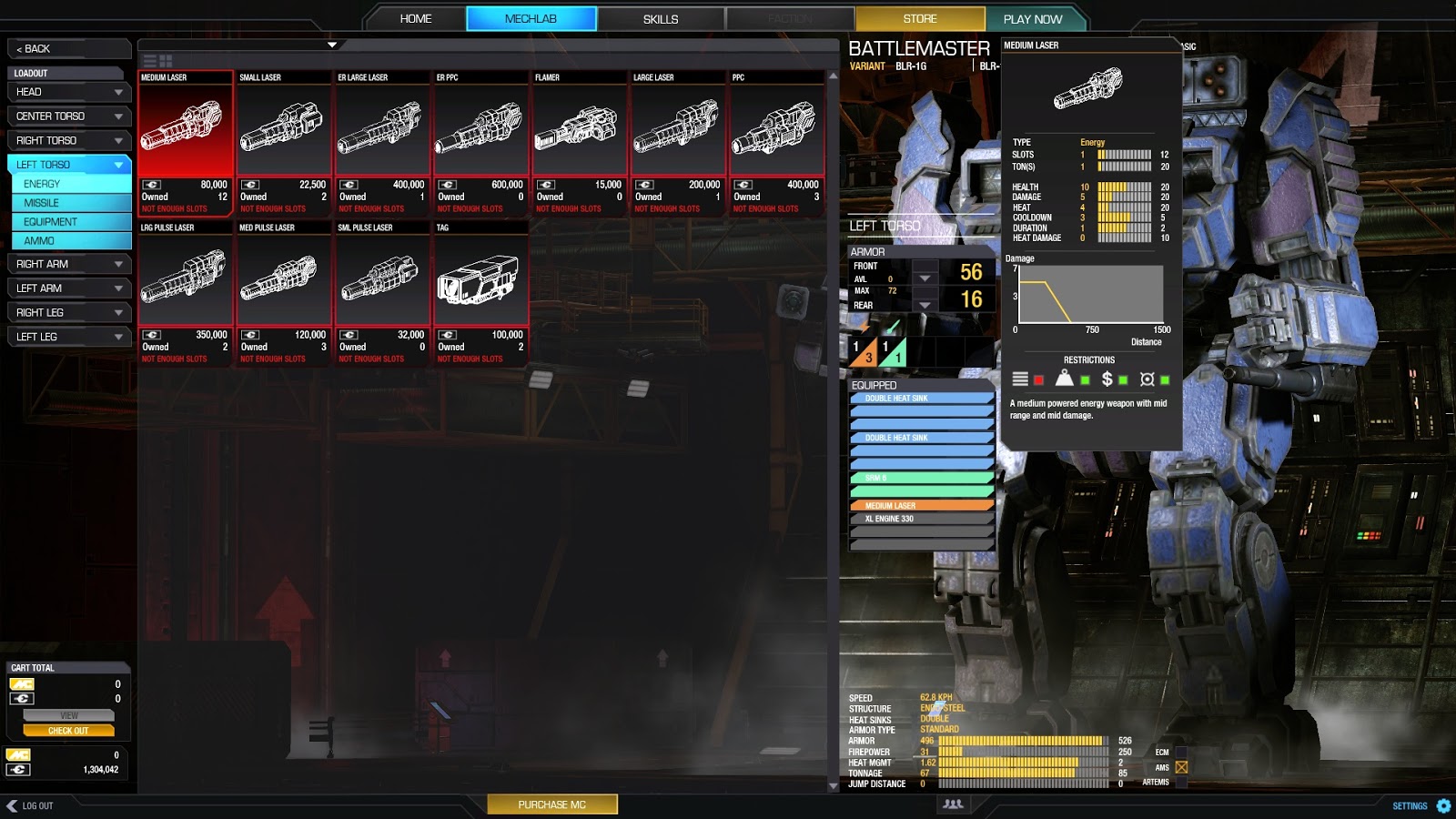Switch to grid view in weapon browser

[x=167, y=60]
